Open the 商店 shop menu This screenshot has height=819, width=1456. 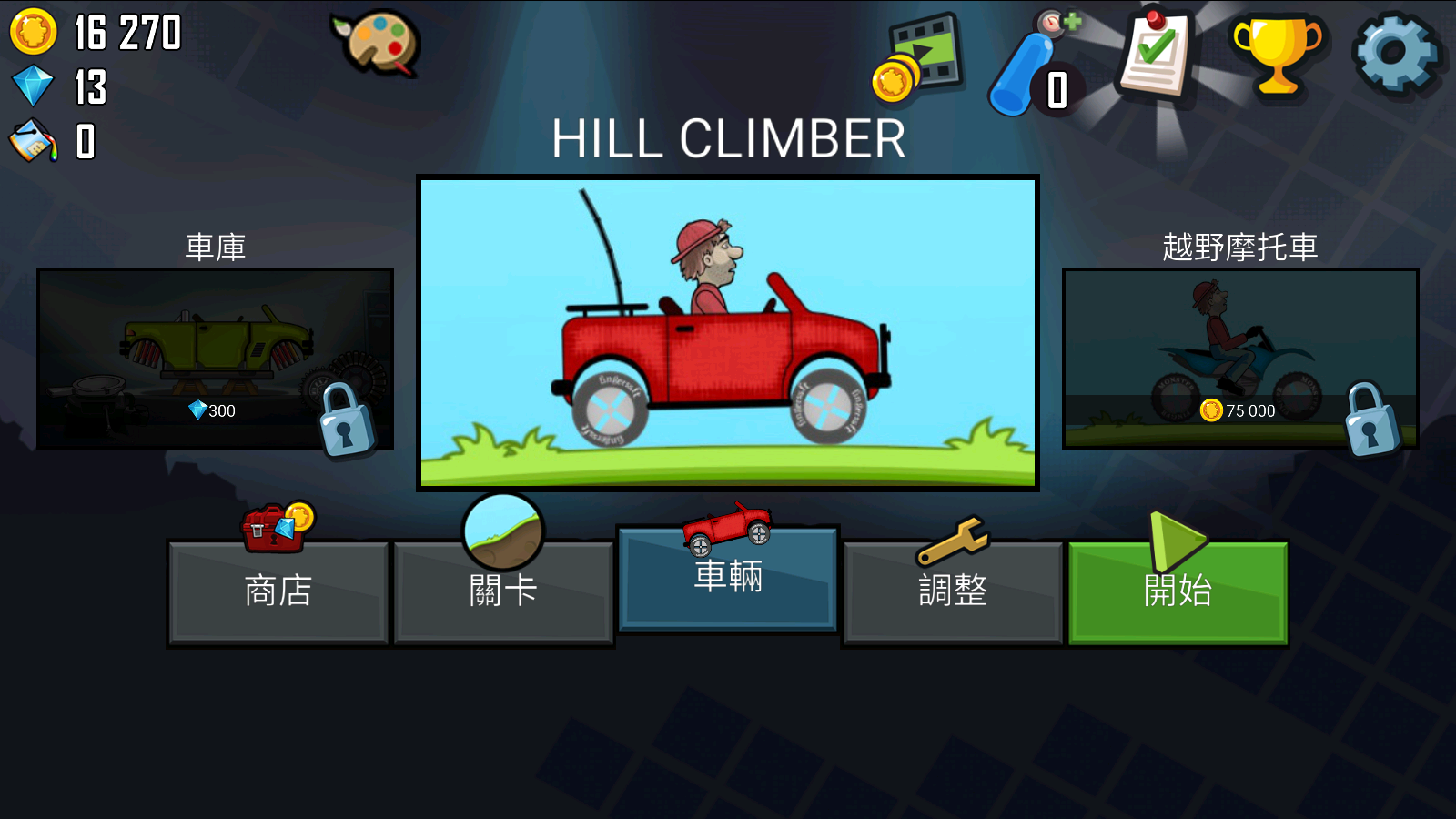pos(278,591)
